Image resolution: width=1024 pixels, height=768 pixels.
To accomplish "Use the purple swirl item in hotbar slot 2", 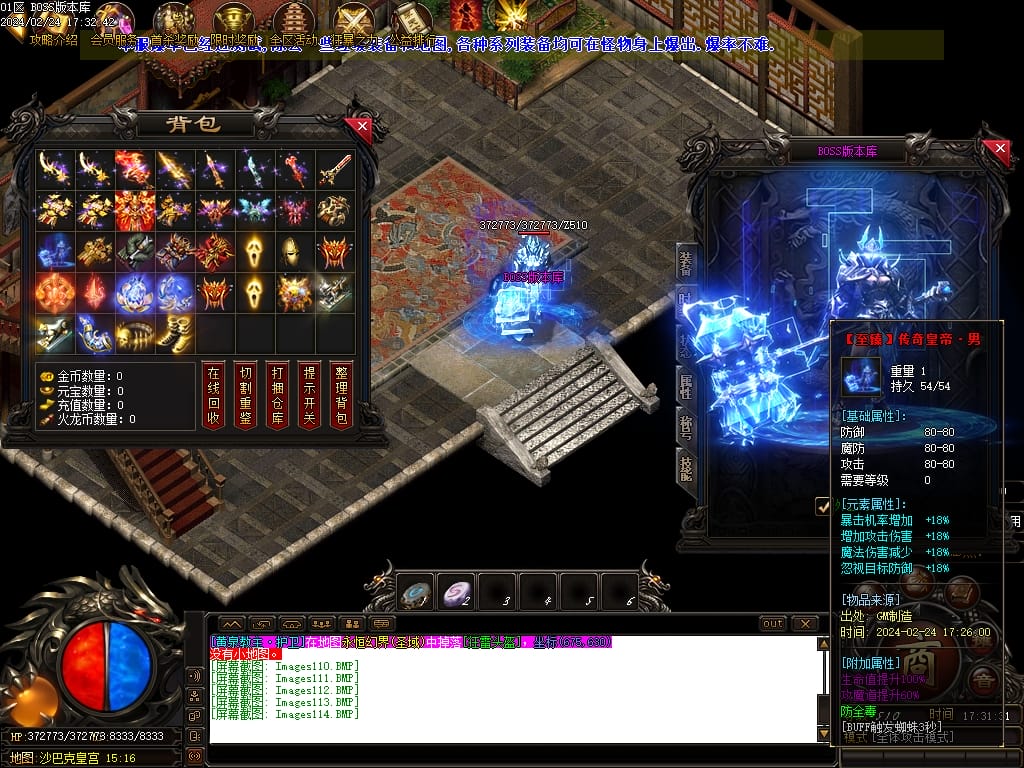I will click(457, 592).
